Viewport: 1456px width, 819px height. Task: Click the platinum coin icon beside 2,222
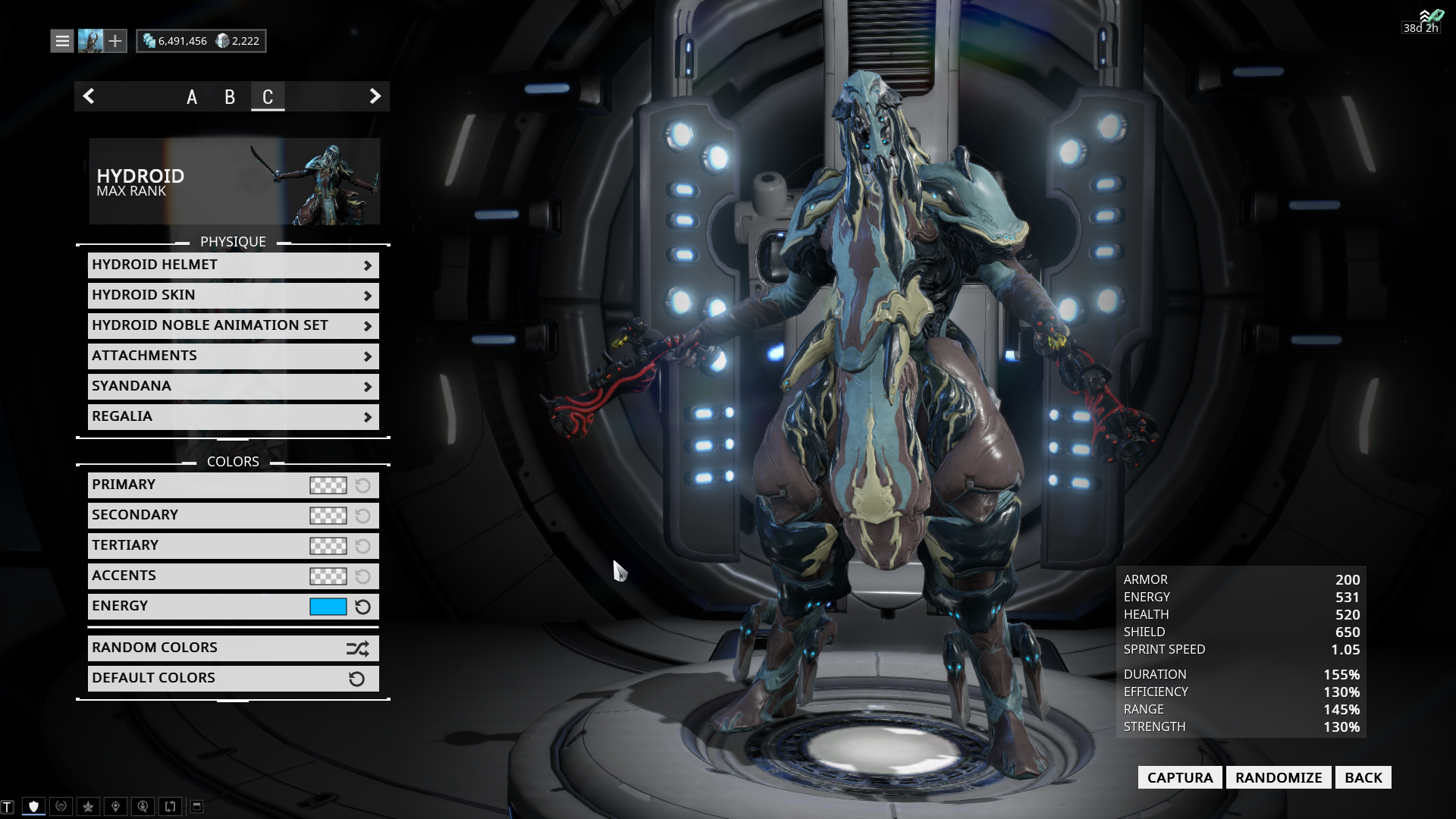click(x=221, y=40)
